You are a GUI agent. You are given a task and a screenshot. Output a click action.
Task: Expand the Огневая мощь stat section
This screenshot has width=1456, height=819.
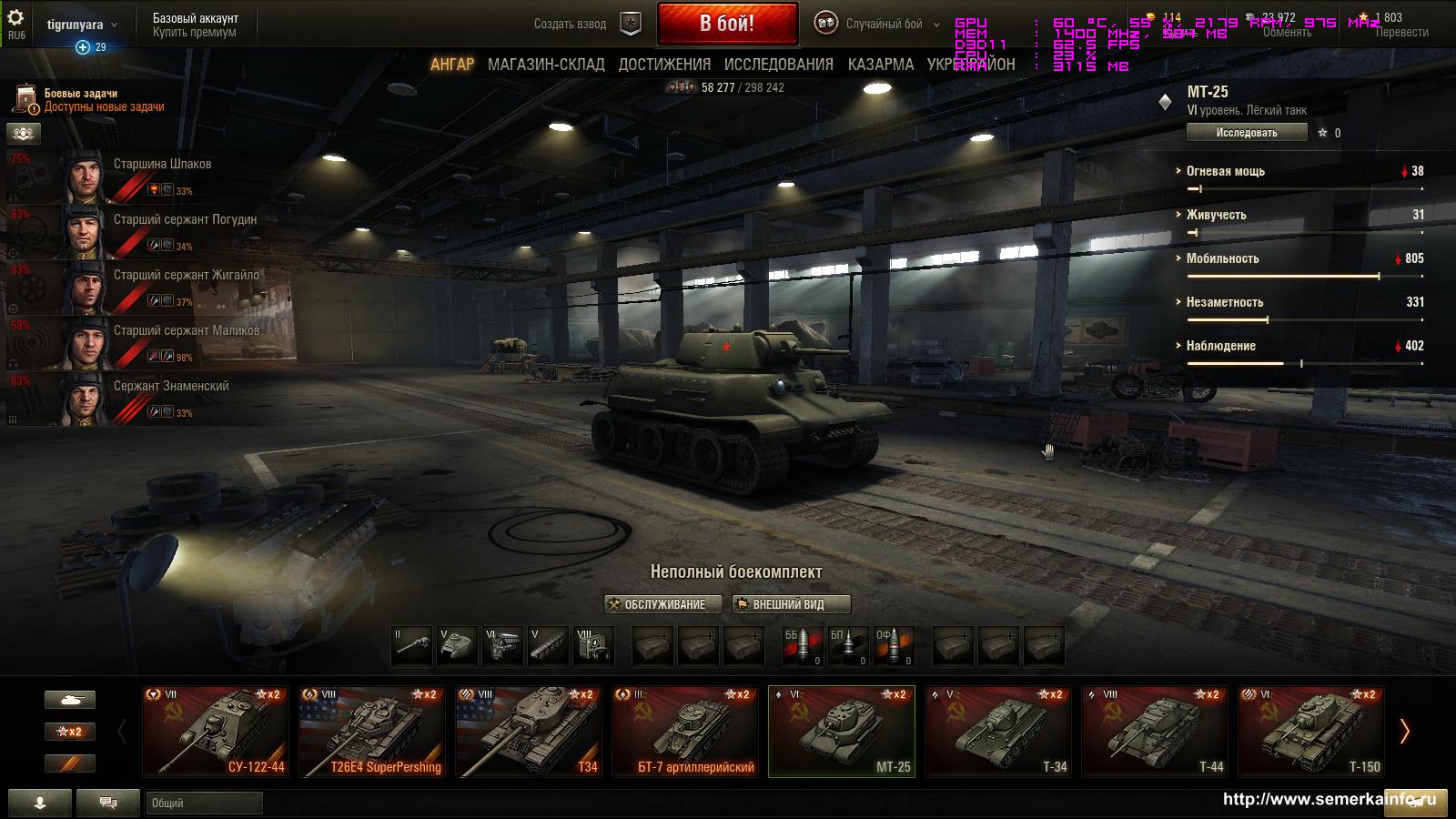1225,171
